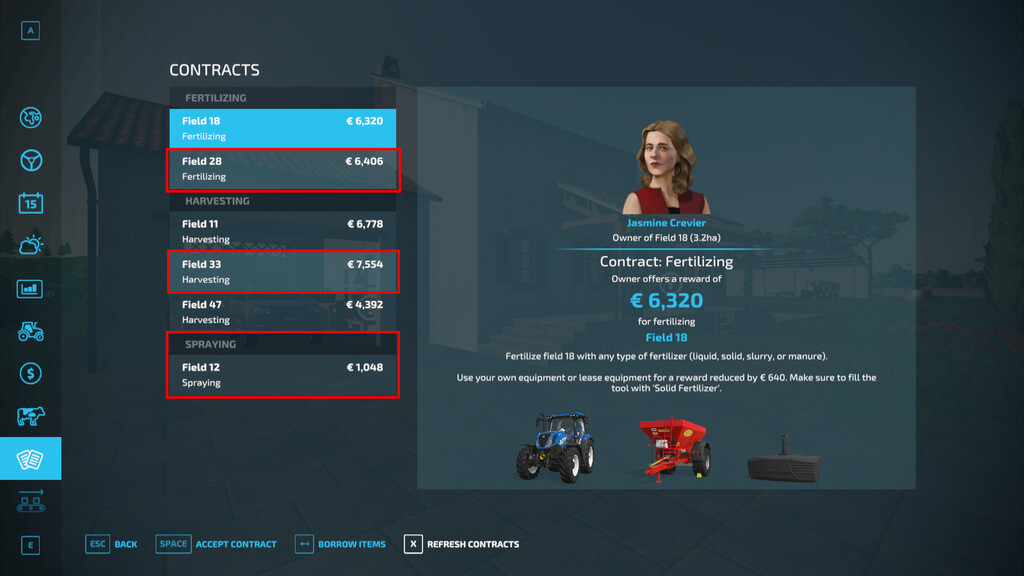Click the highlighted contracts tab icon
Viewport: 1024px width, 576px height.
[x=31, y=458]
